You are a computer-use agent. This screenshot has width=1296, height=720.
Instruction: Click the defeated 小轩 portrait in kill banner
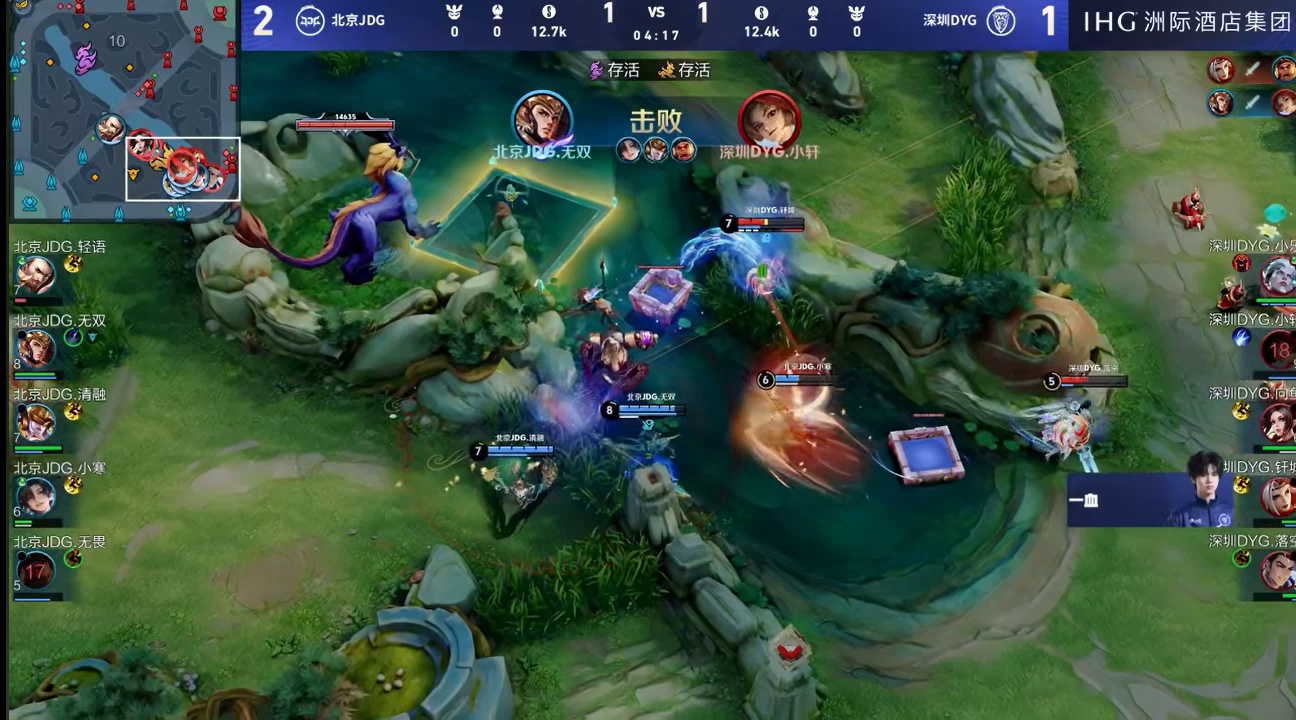tap(769, 120)
